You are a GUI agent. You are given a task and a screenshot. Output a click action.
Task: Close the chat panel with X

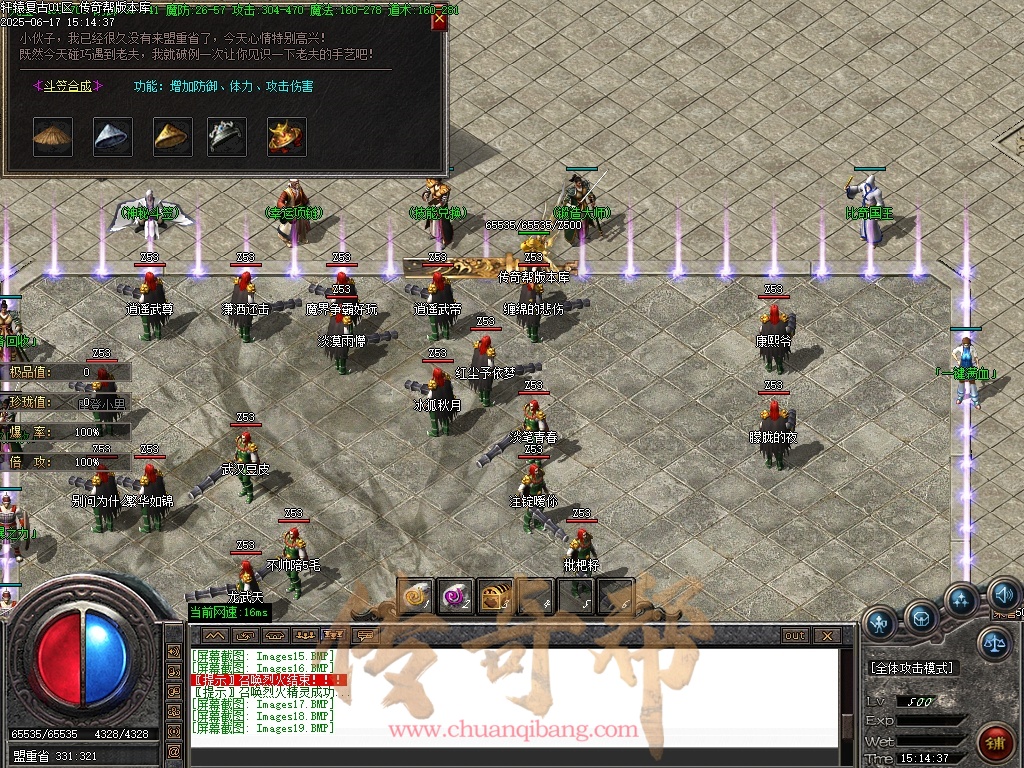826,636
